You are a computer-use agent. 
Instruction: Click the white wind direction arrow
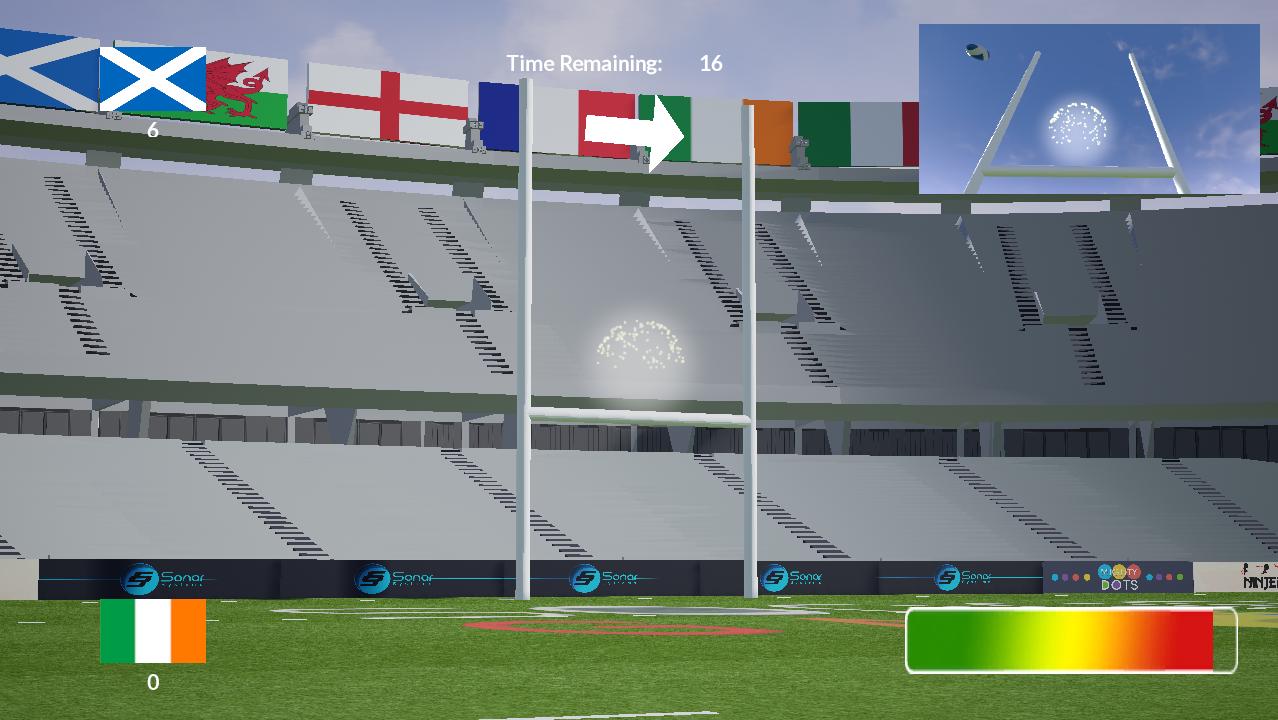tap(634, 132)
